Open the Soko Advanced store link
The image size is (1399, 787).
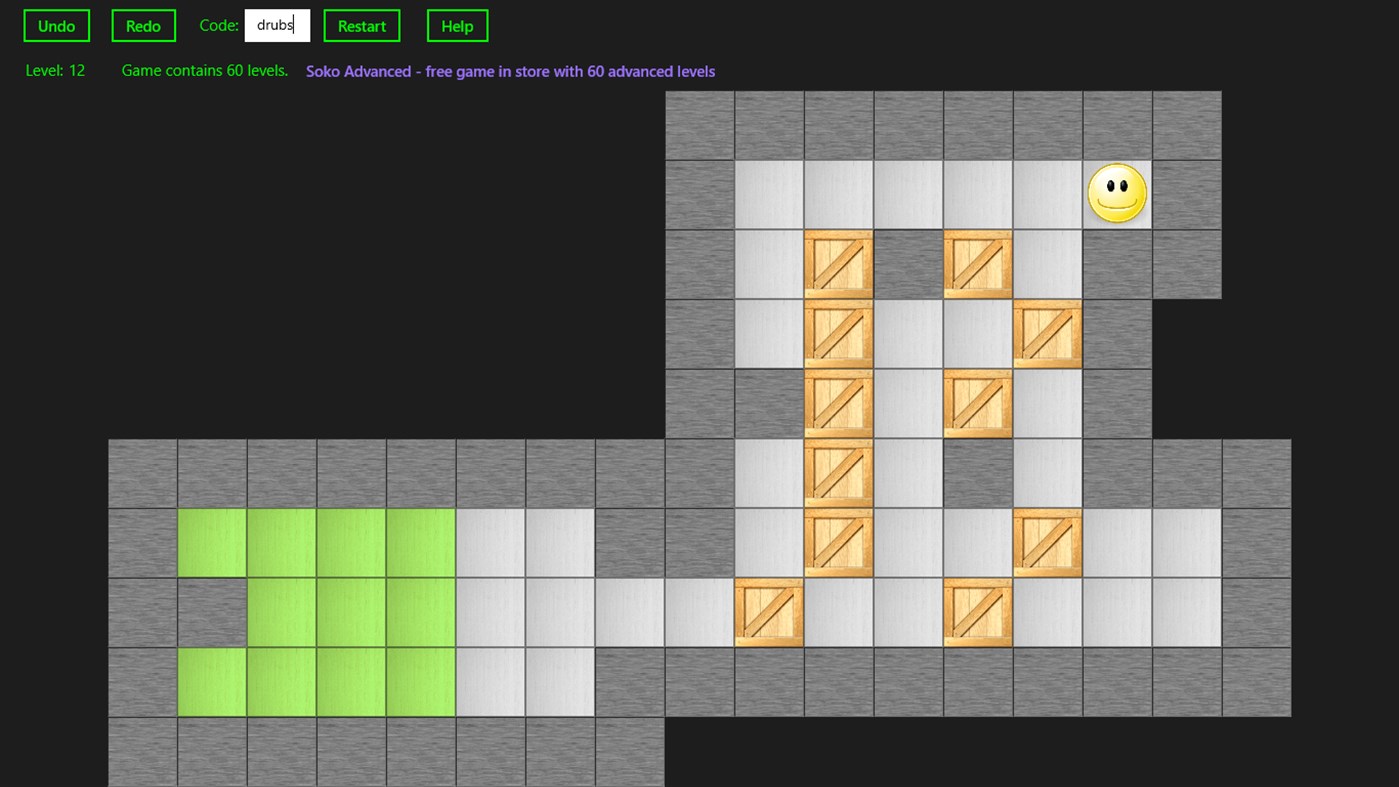[510, 71]
